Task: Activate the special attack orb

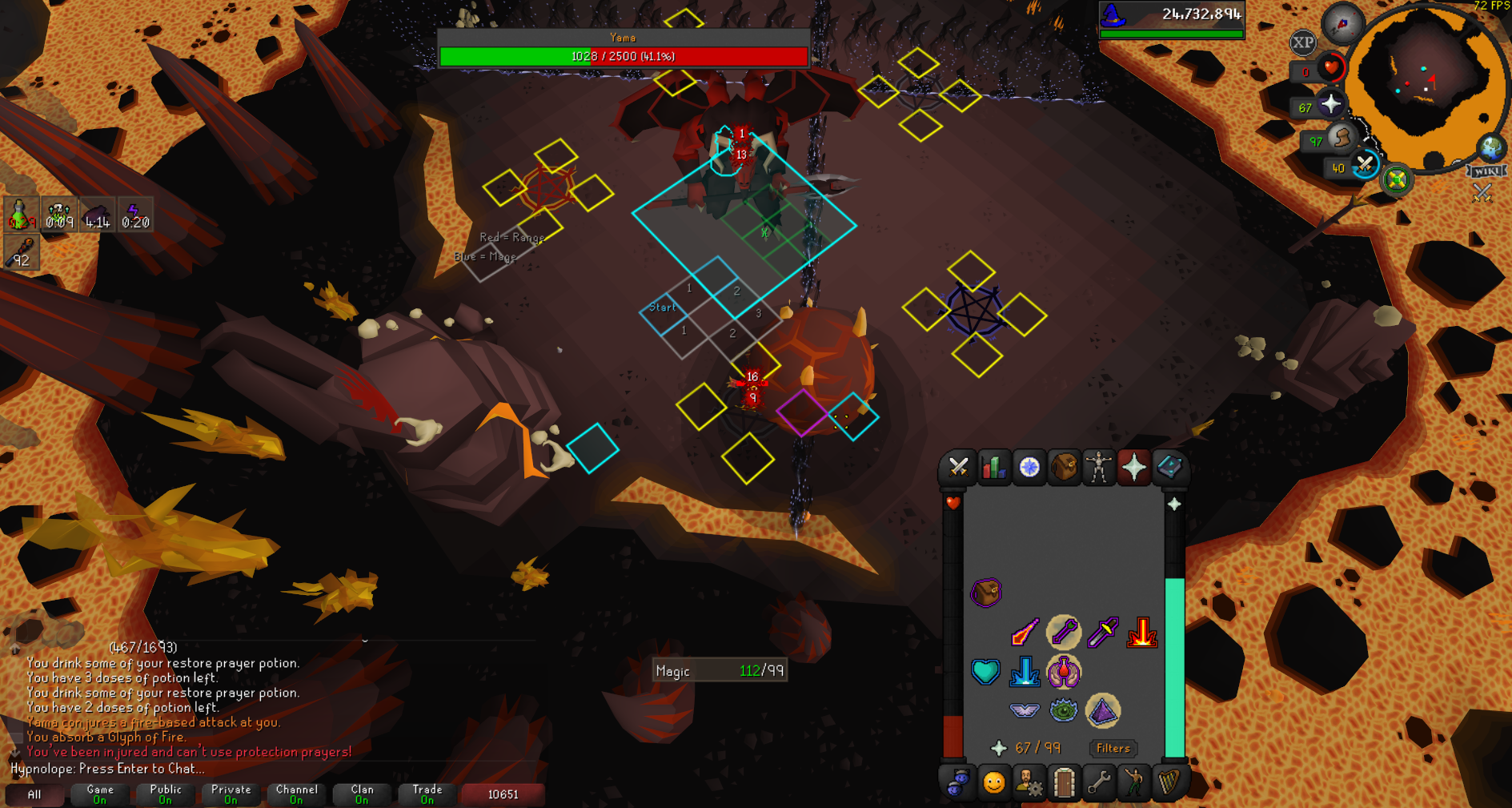Action: point(1364,166)
